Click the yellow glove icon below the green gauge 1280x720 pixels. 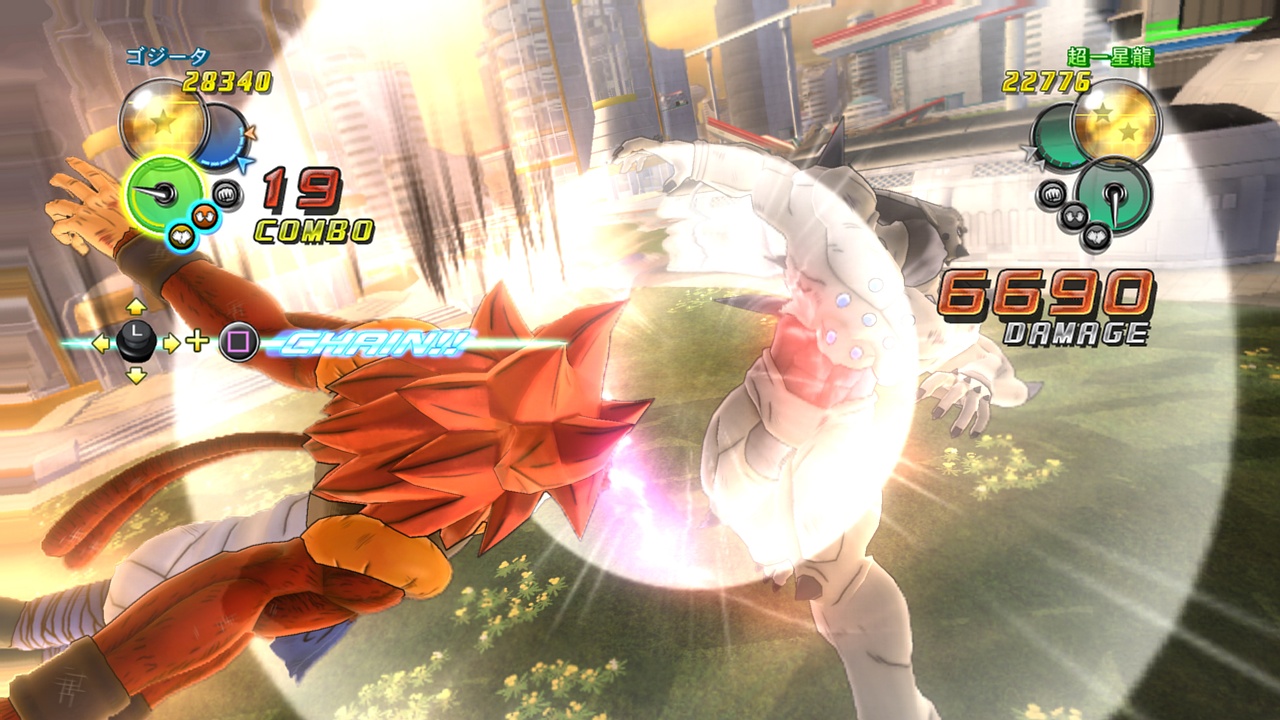(x=184, y=235)
